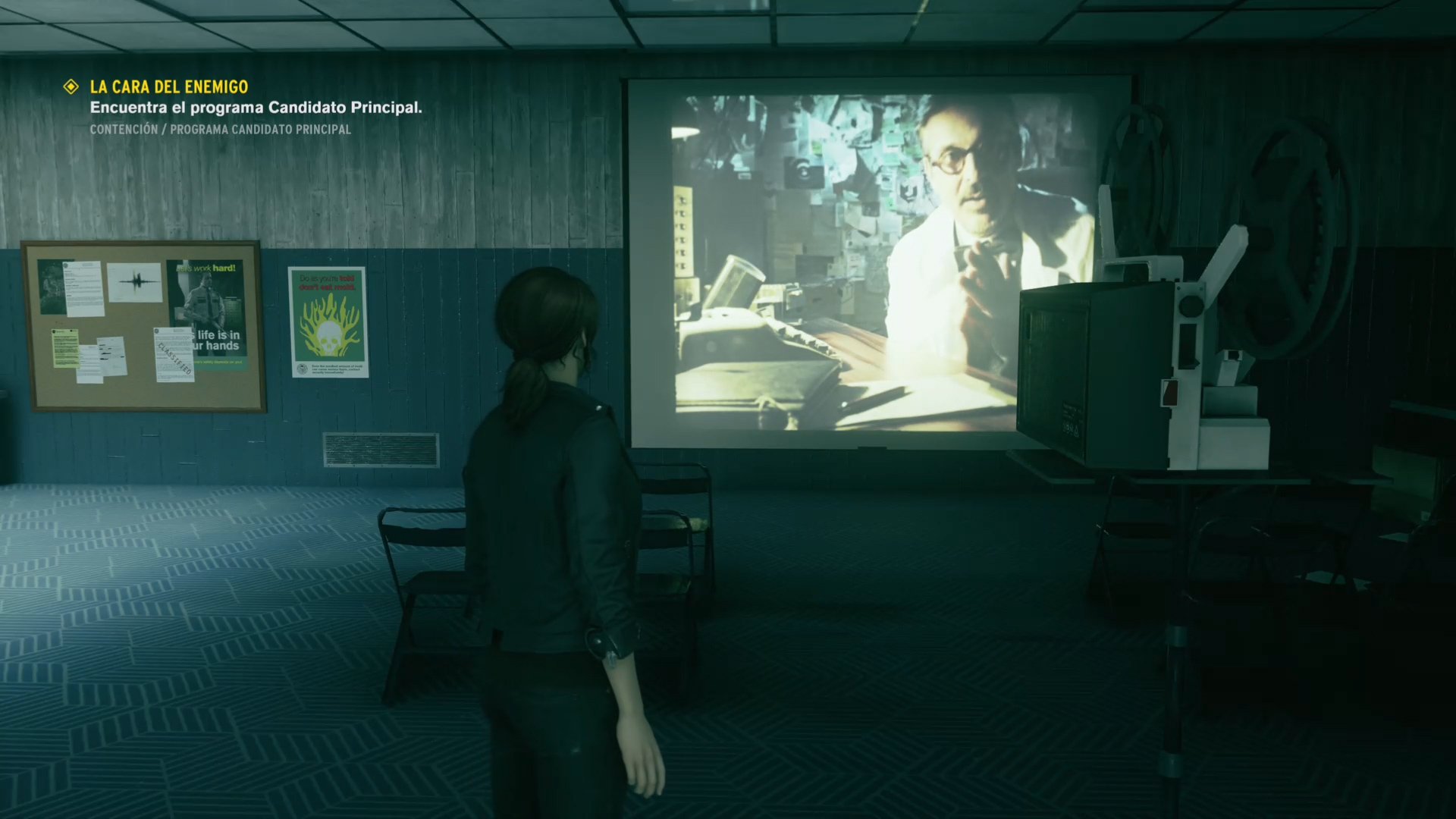Select the LA CARA DEL ENEMIGO mission title
Image resolution: width=1456 pixels, height=819 pixels.
pyautogui.click(x=168, y=86)
